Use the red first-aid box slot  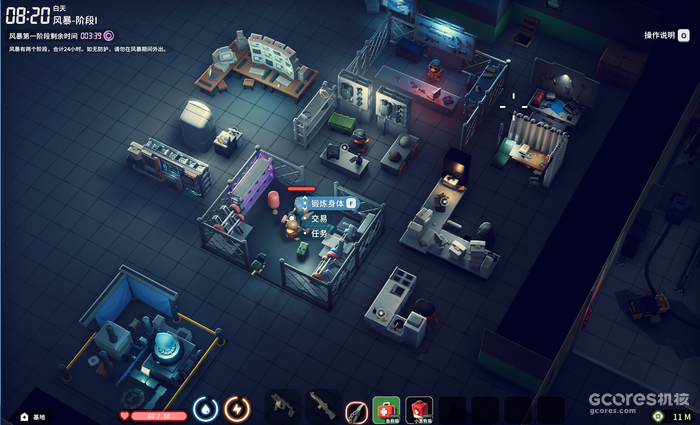[420, 408]
